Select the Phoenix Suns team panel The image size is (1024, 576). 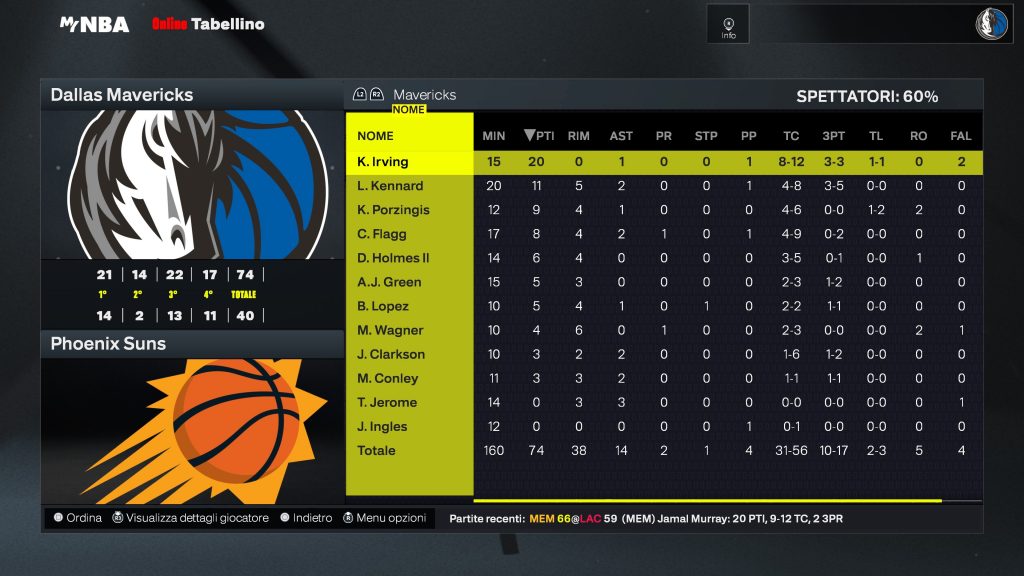192,344
